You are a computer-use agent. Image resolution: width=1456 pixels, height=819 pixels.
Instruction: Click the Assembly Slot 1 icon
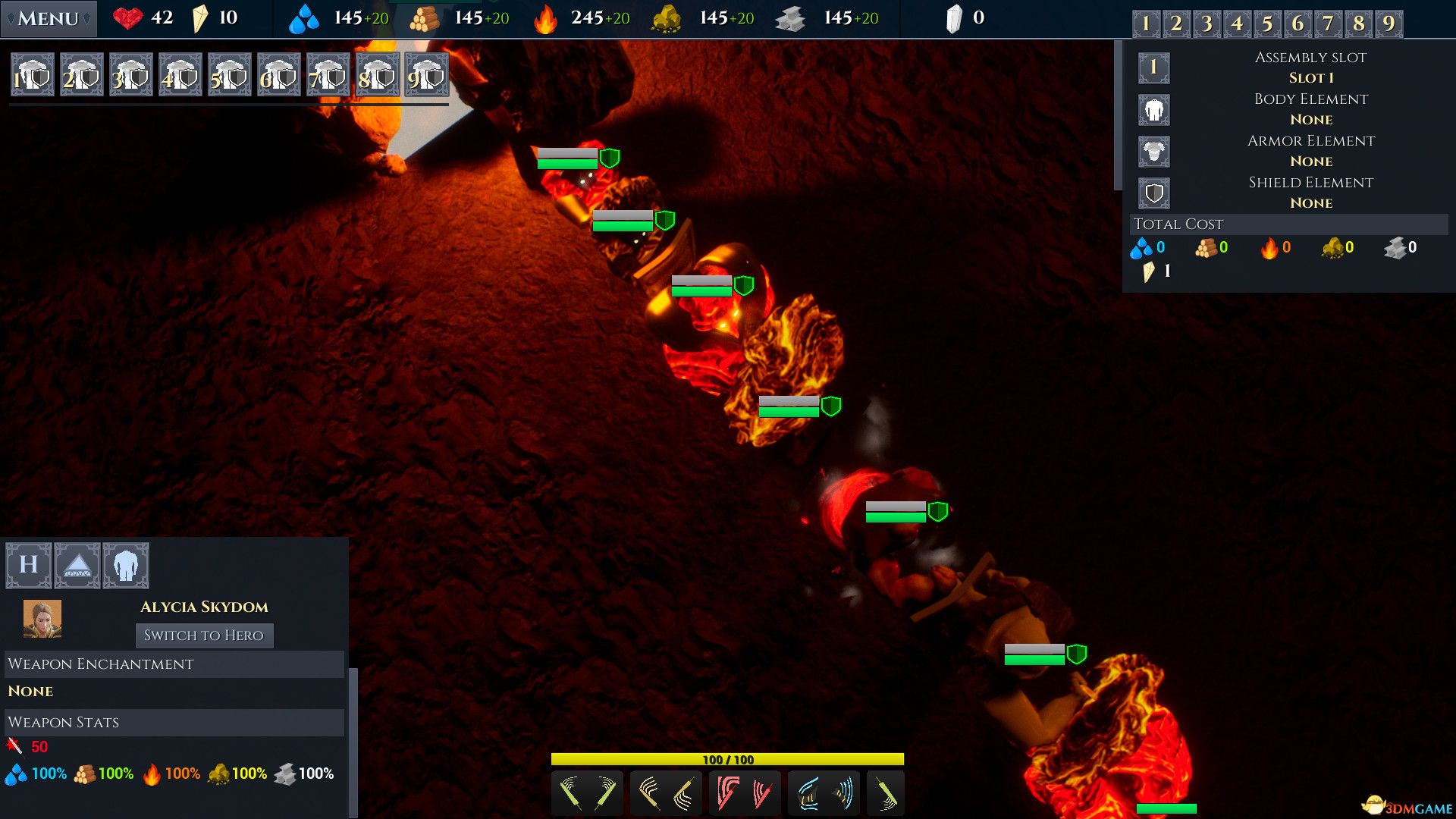pyautogui.click(x=1153, y=67)
